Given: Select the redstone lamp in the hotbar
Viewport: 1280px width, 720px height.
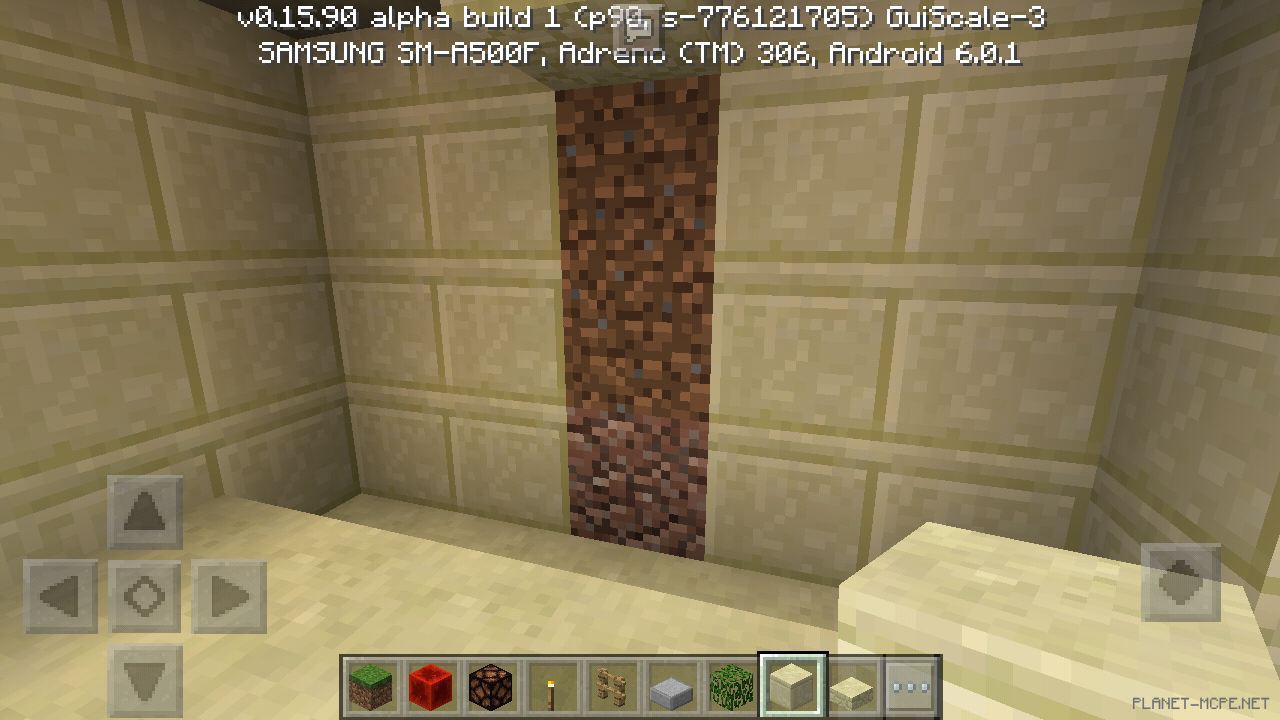Looking at the screenshot, I should [x=491, y=686].
